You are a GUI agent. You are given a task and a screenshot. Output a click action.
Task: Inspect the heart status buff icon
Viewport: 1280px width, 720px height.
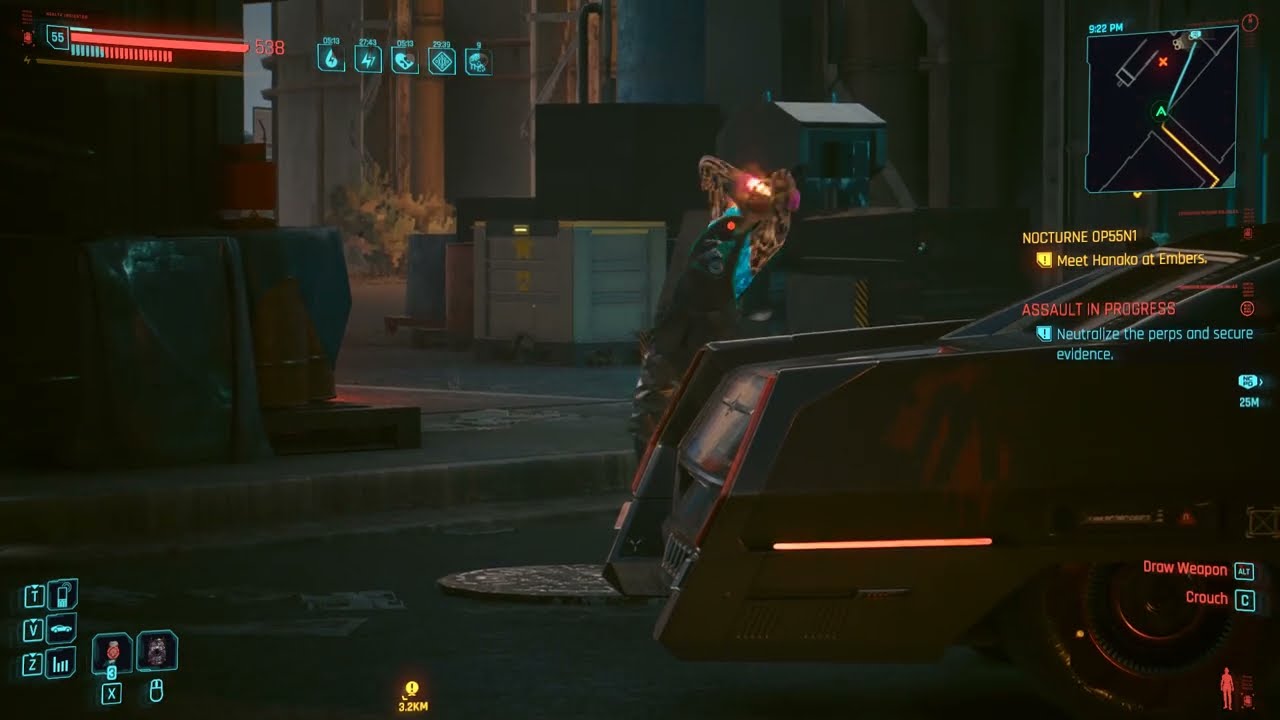(404, 60)
